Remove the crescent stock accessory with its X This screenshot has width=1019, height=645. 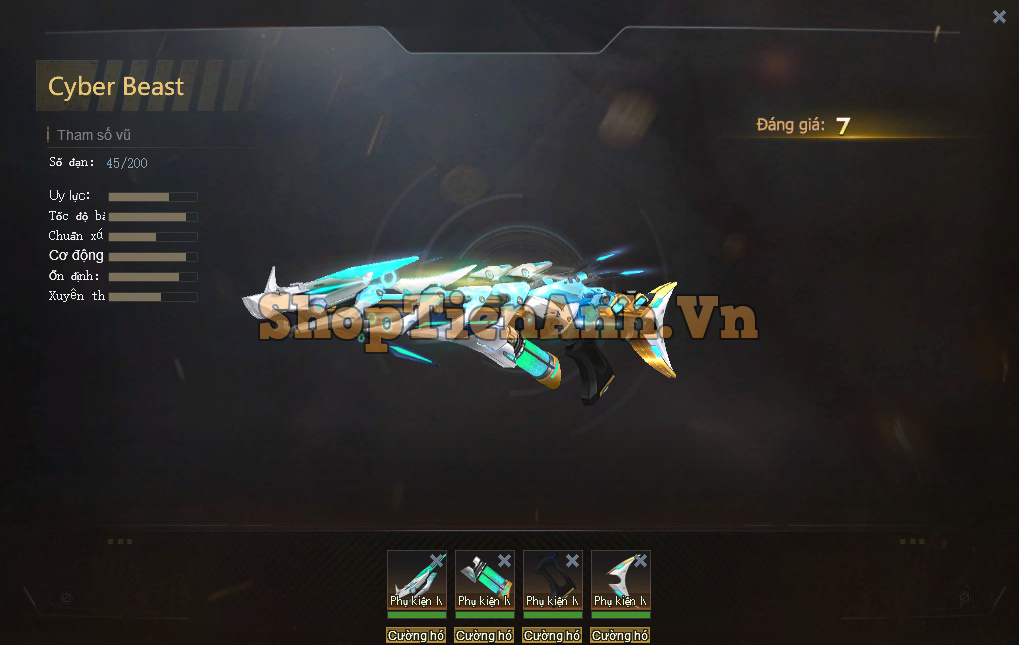(x=640, y=561)
